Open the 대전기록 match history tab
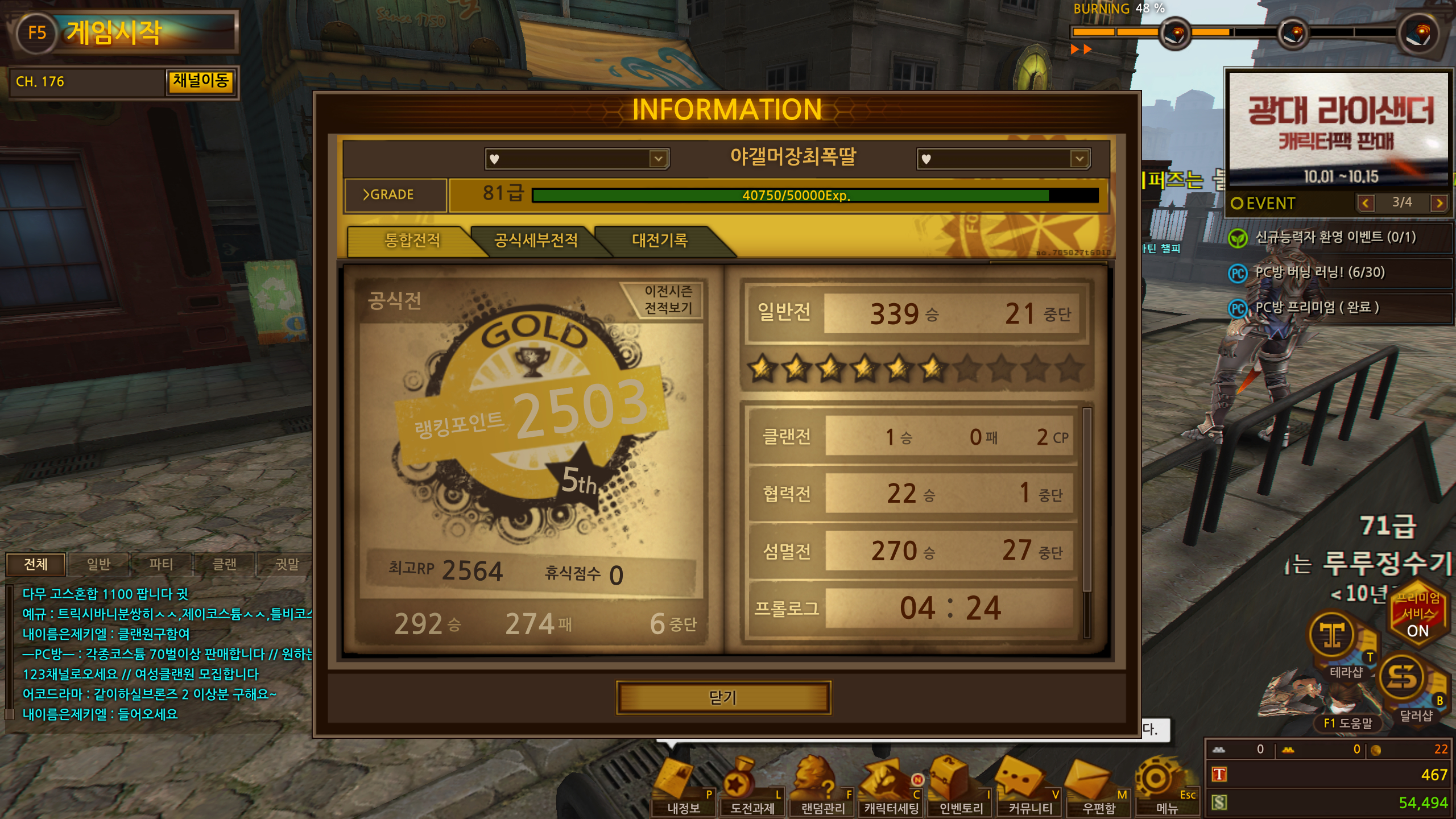The height and width of the screenshot is (819, 1456). coord(660,241)
